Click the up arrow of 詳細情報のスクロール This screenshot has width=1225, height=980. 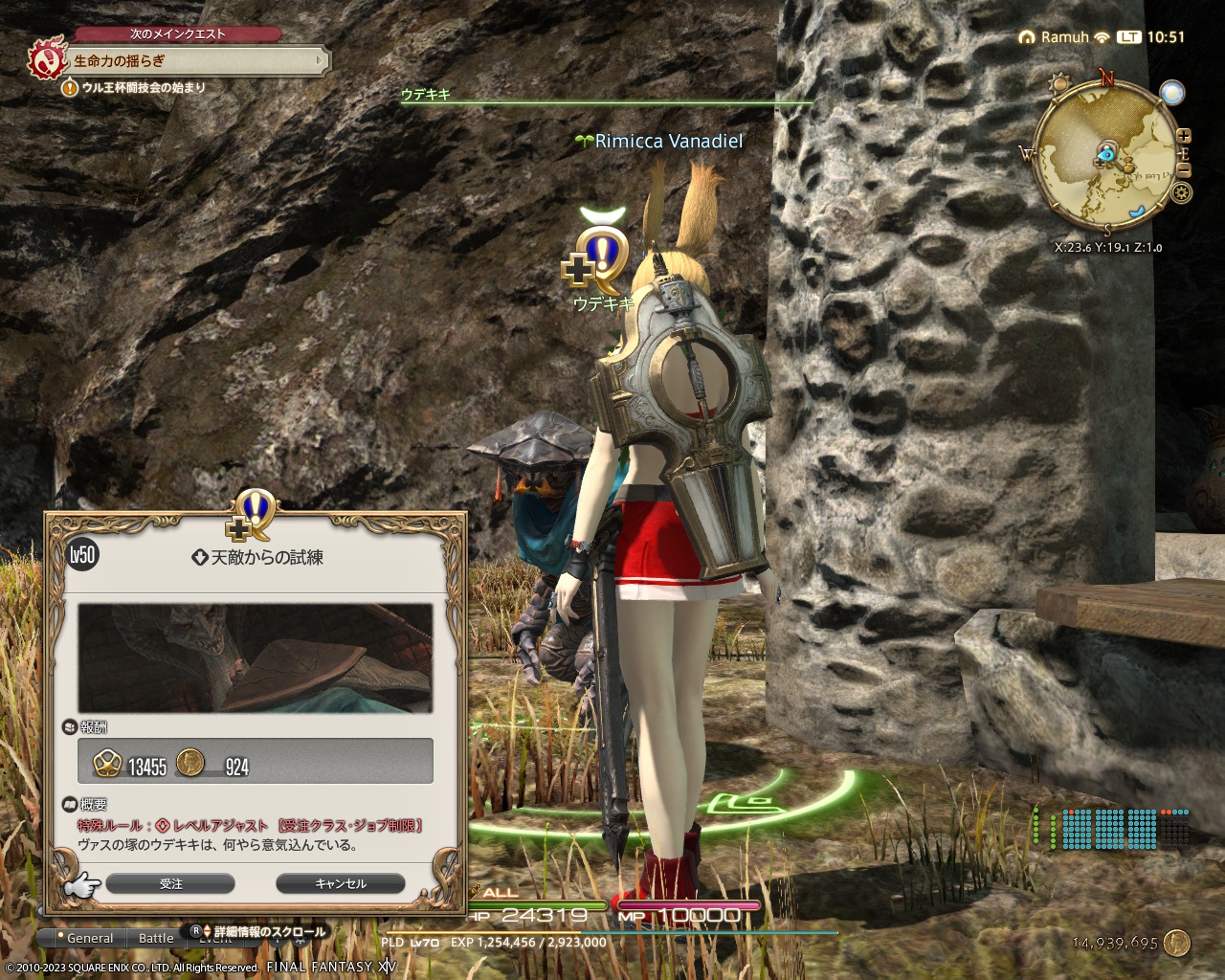pyautogui.click(x=208, y=926)
